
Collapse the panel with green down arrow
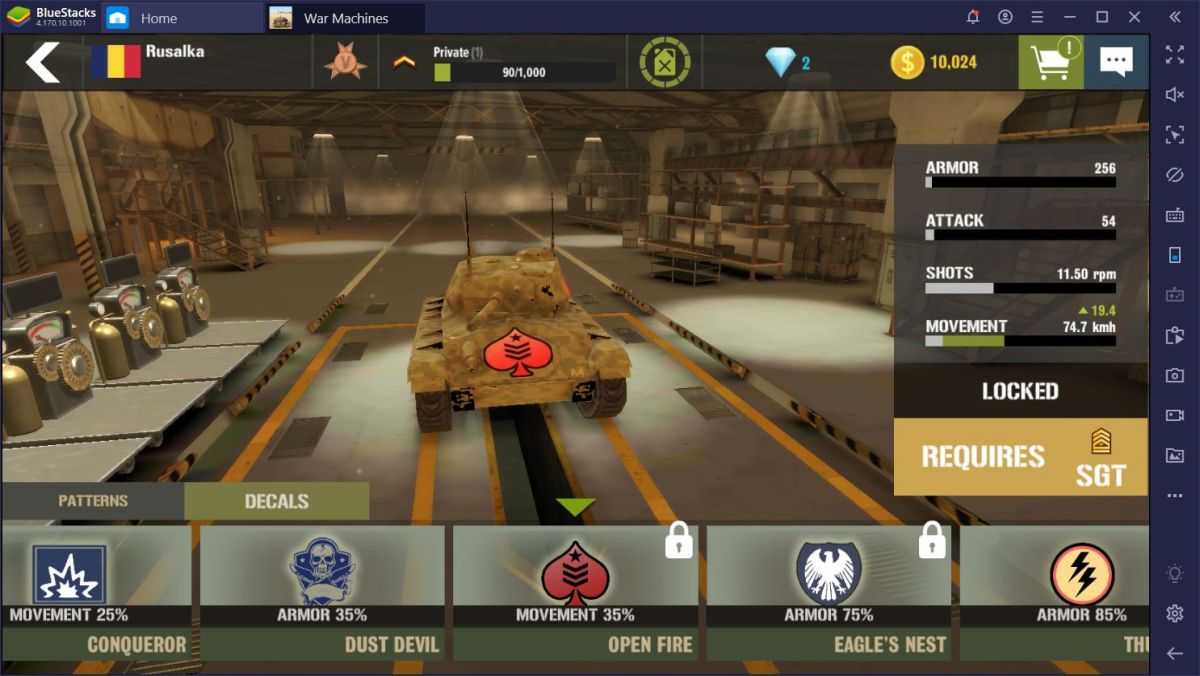pos(575,507)
